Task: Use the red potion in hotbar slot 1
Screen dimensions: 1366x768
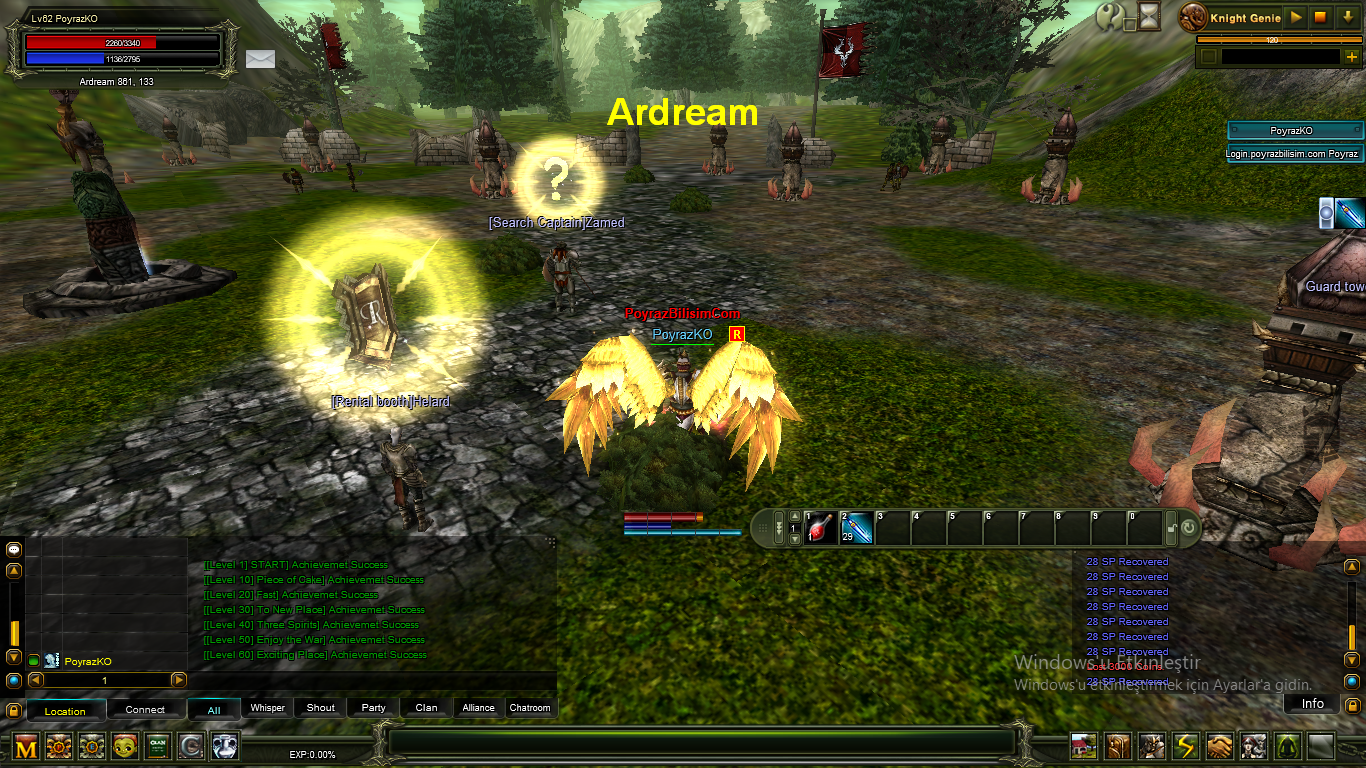Action: pyautogui.click(x=820, y=527)
